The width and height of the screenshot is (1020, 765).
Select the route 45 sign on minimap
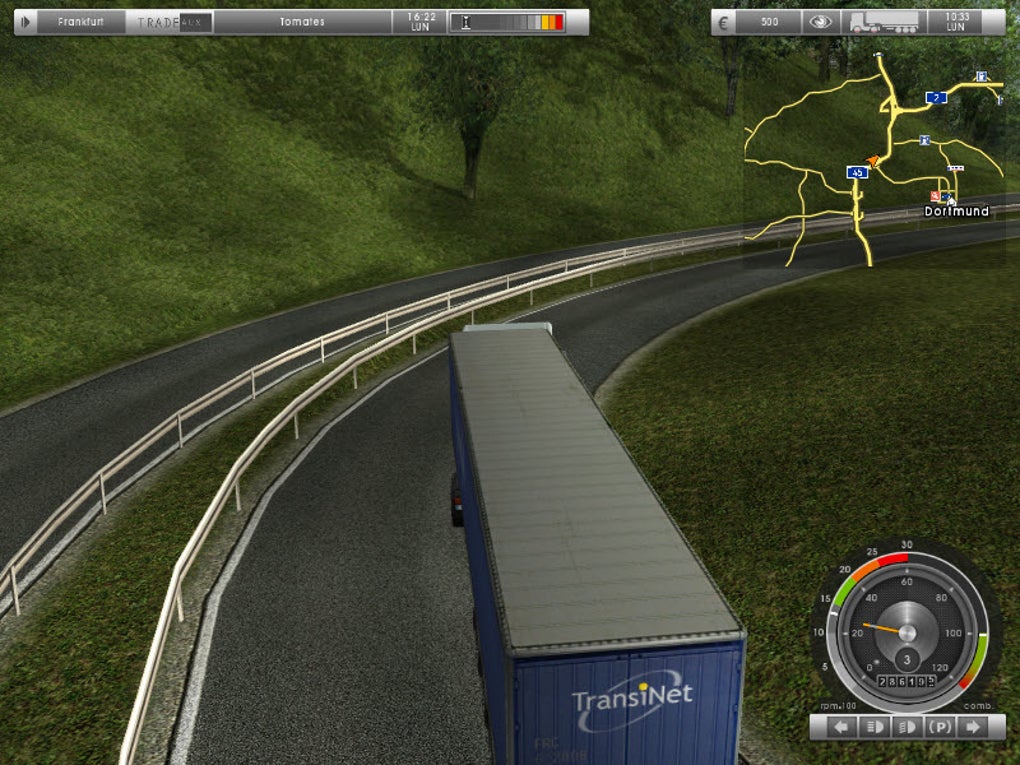coord(857,172)
